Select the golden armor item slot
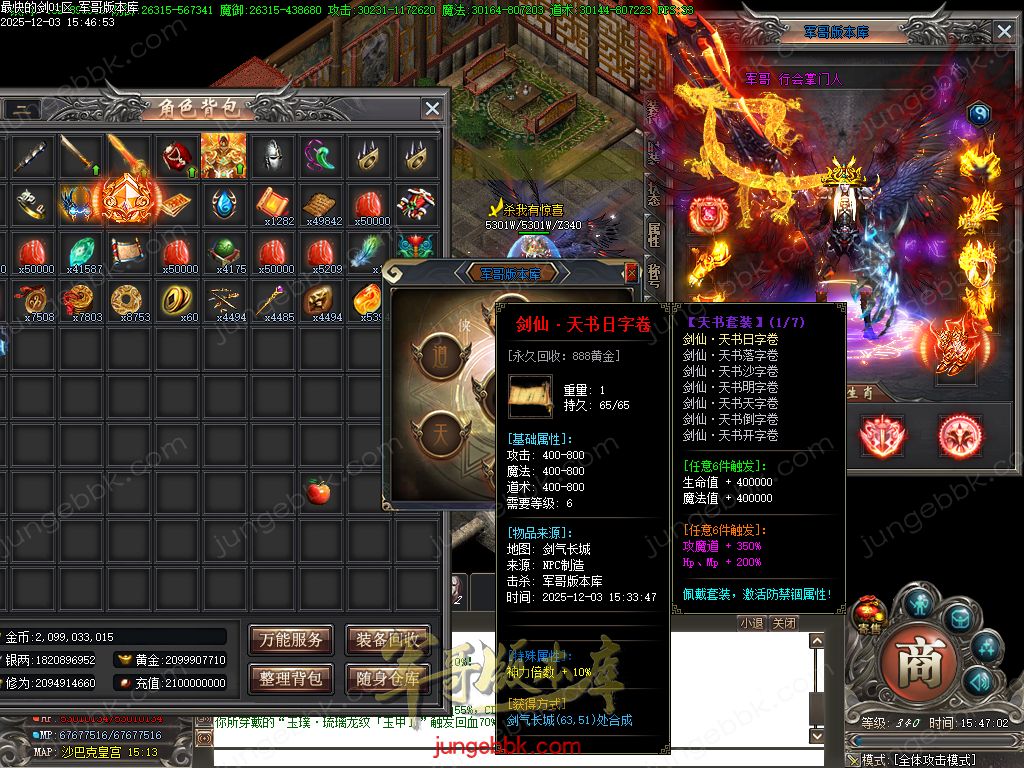Viewport: 1024px width, 768px height. coord(223,155)
